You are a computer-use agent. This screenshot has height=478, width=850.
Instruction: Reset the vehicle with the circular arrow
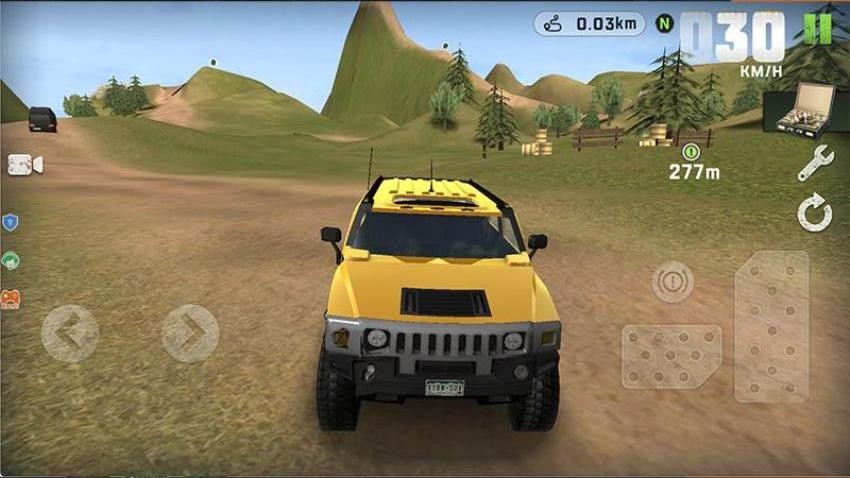[x=815, y=214]
